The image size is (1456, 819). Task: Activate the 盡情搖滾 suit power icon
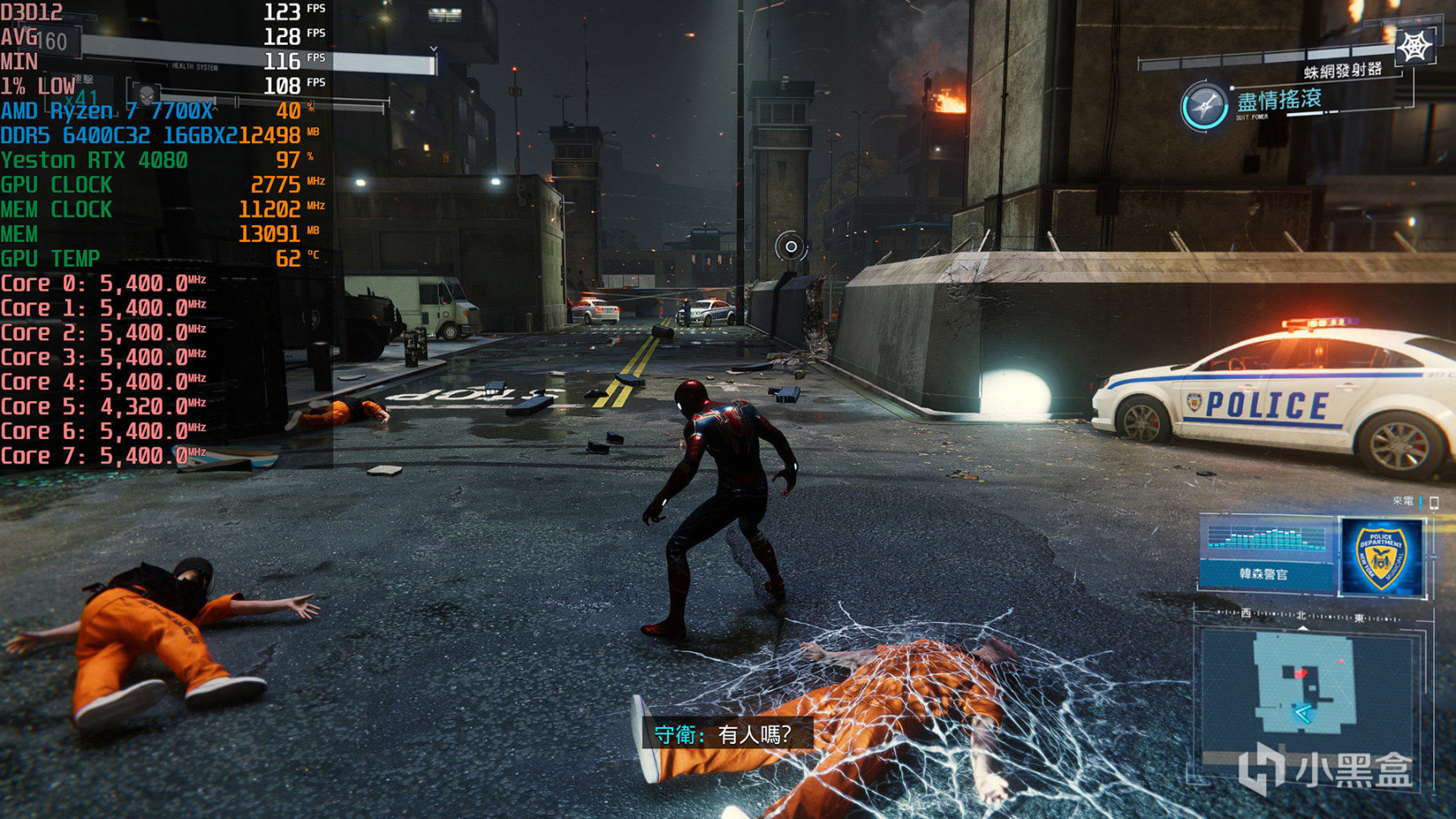click(x=1203, y=106)
